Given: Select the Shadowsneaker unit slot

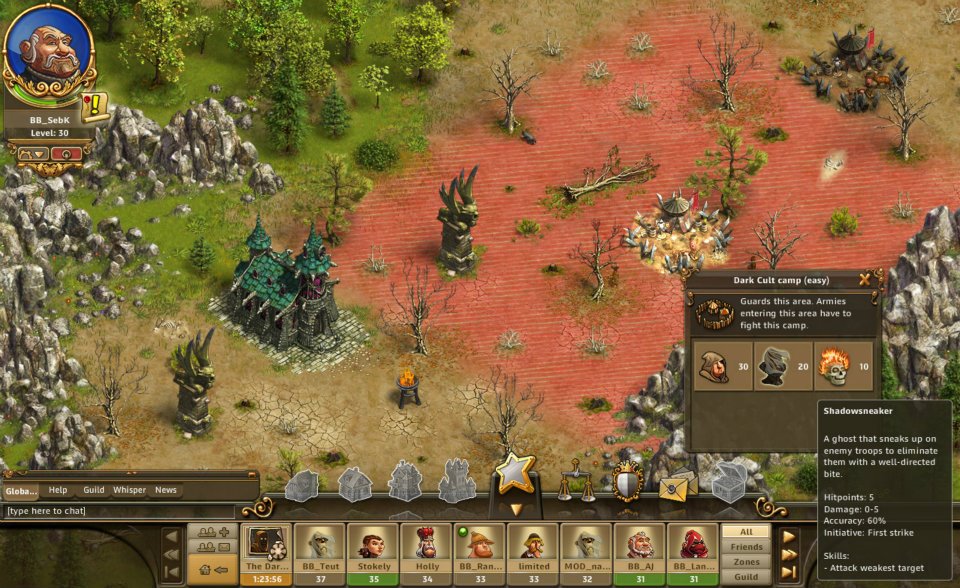Looking at the screenshot, I should (781, 366).
